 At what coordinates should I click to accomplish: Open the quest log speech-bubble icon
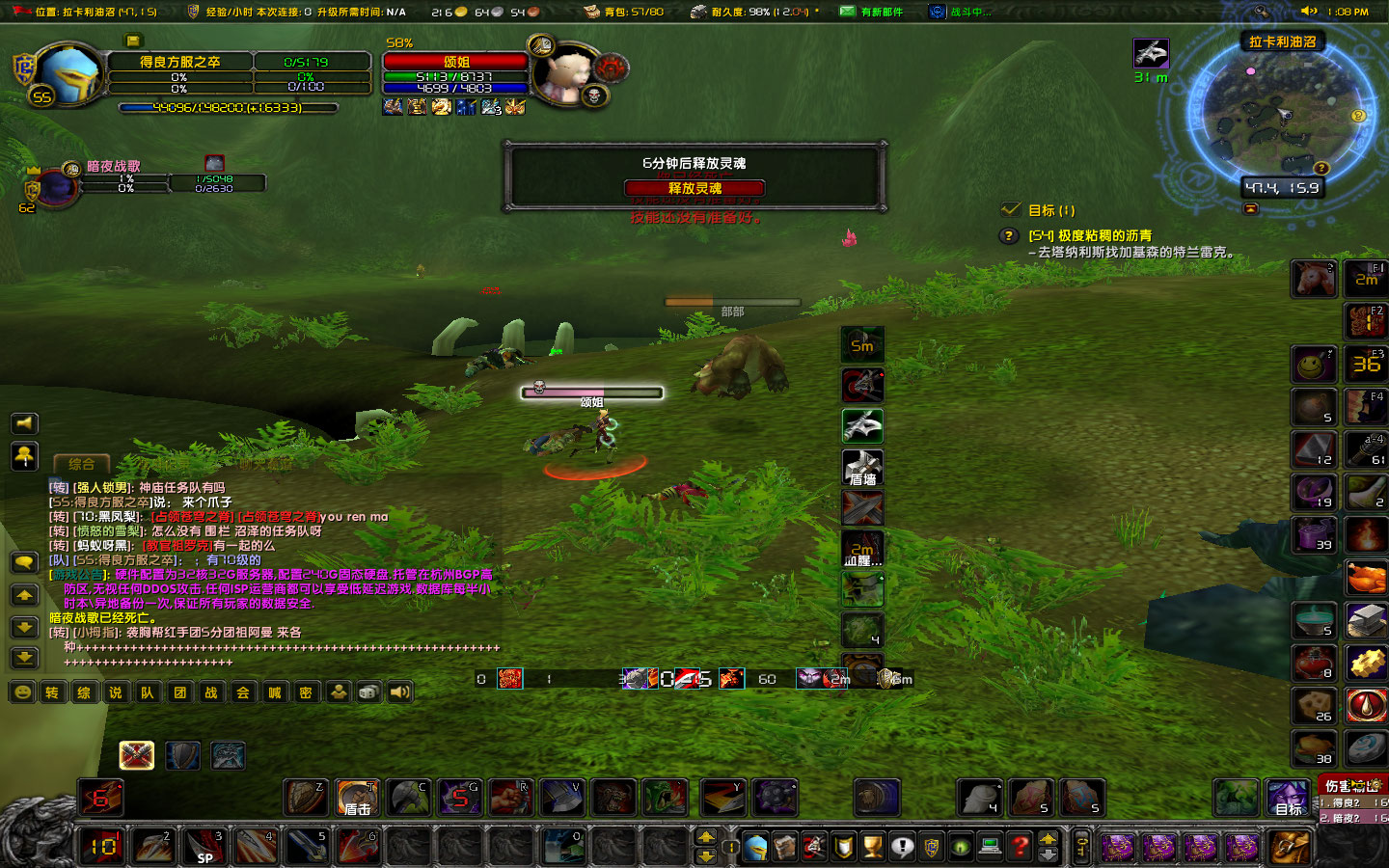pos(902,845)
